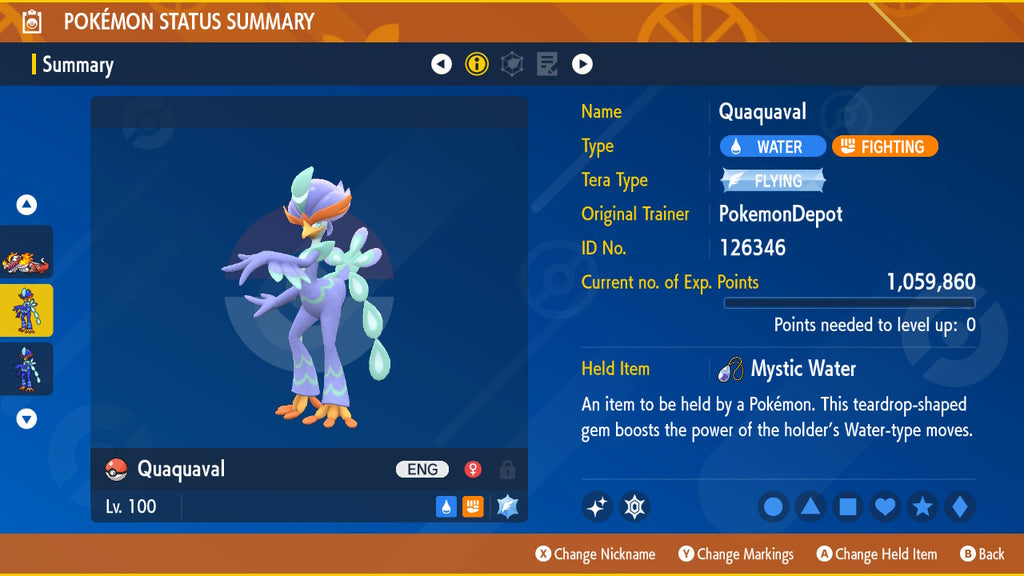Screen dimensions: 1024x576
Task: Toggle the square marking
Action: pyautogui.click(x=847, y=507)
